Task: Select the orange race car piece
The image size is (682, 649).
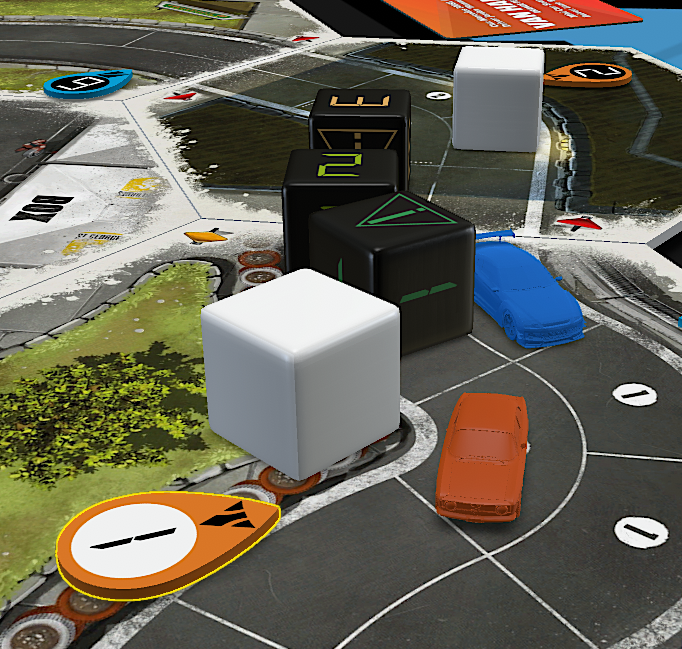Action: pos(484,455)
